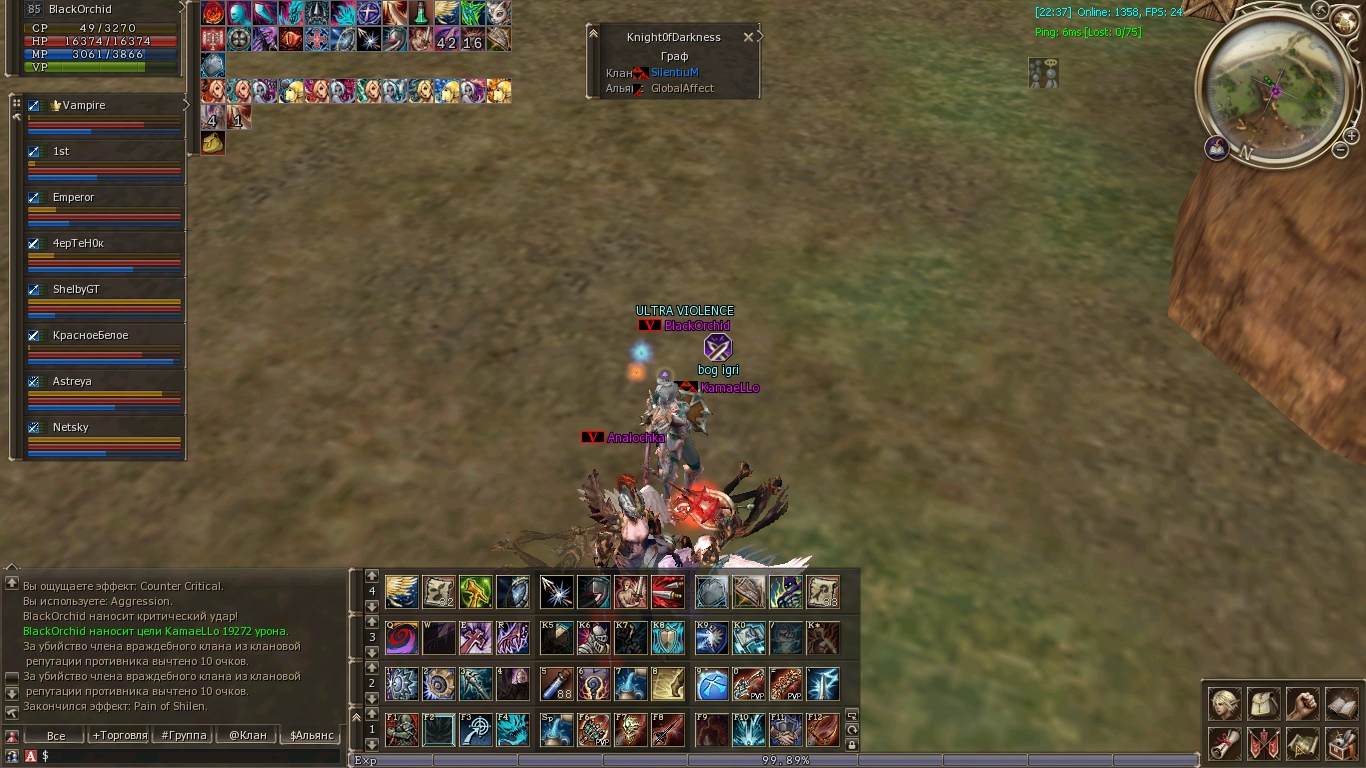
Task: Use the blue potion in hotbar slot 5
Action: pyautogui.click(x=557, y=684)
